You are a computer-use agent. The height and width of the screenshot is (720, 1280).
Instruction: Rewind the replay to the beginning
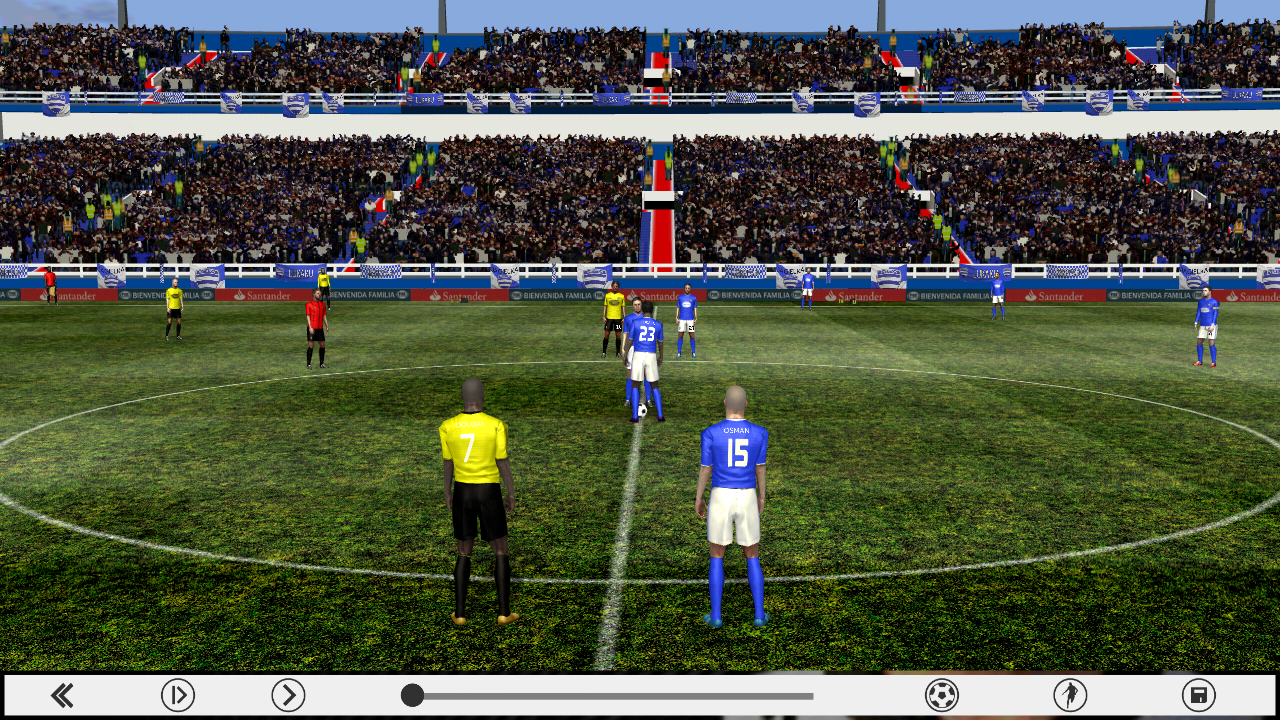(x=62, y=696)
